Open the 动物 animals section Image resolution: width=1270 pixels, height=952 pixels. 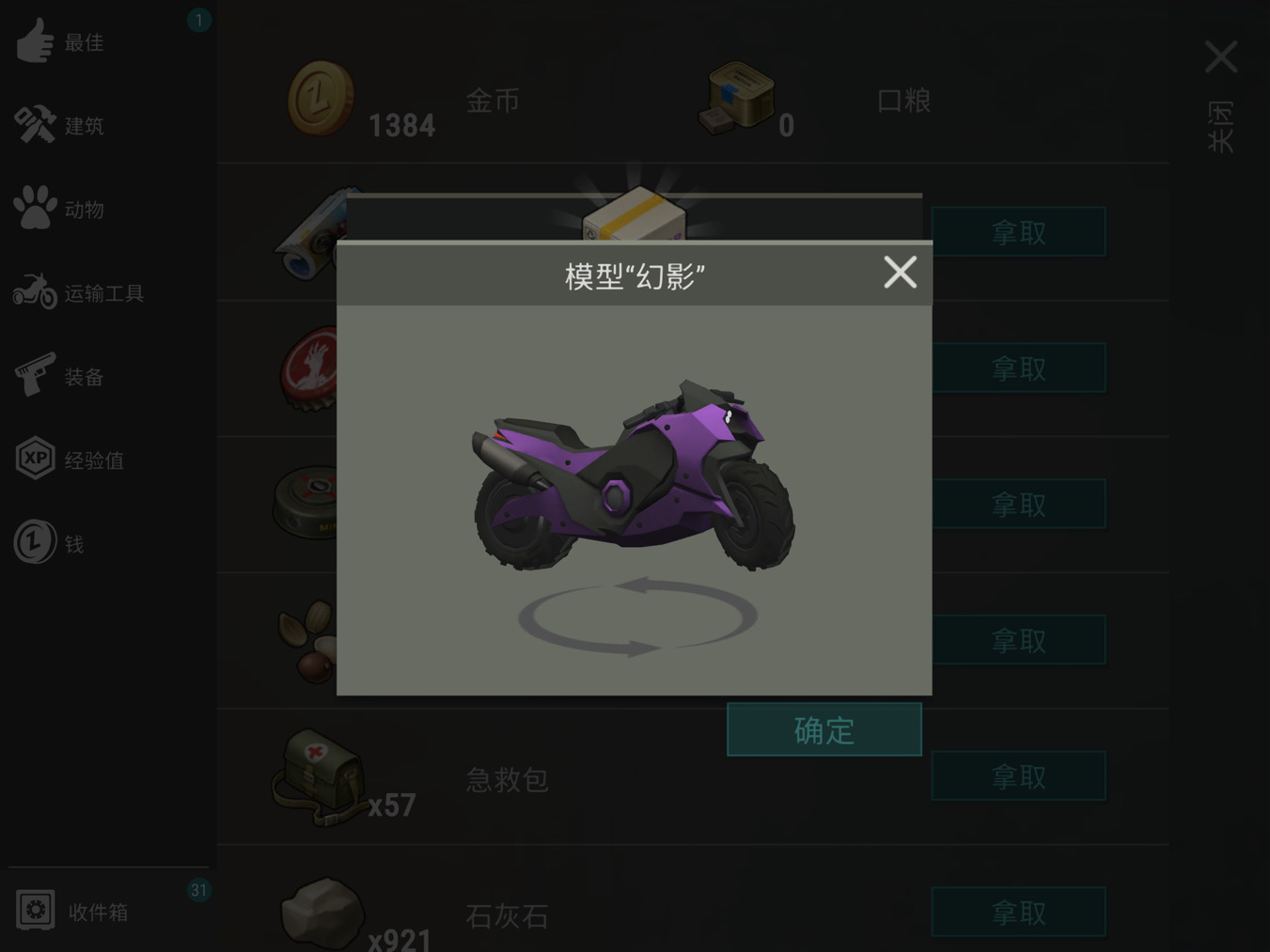[x=35, y=209]
